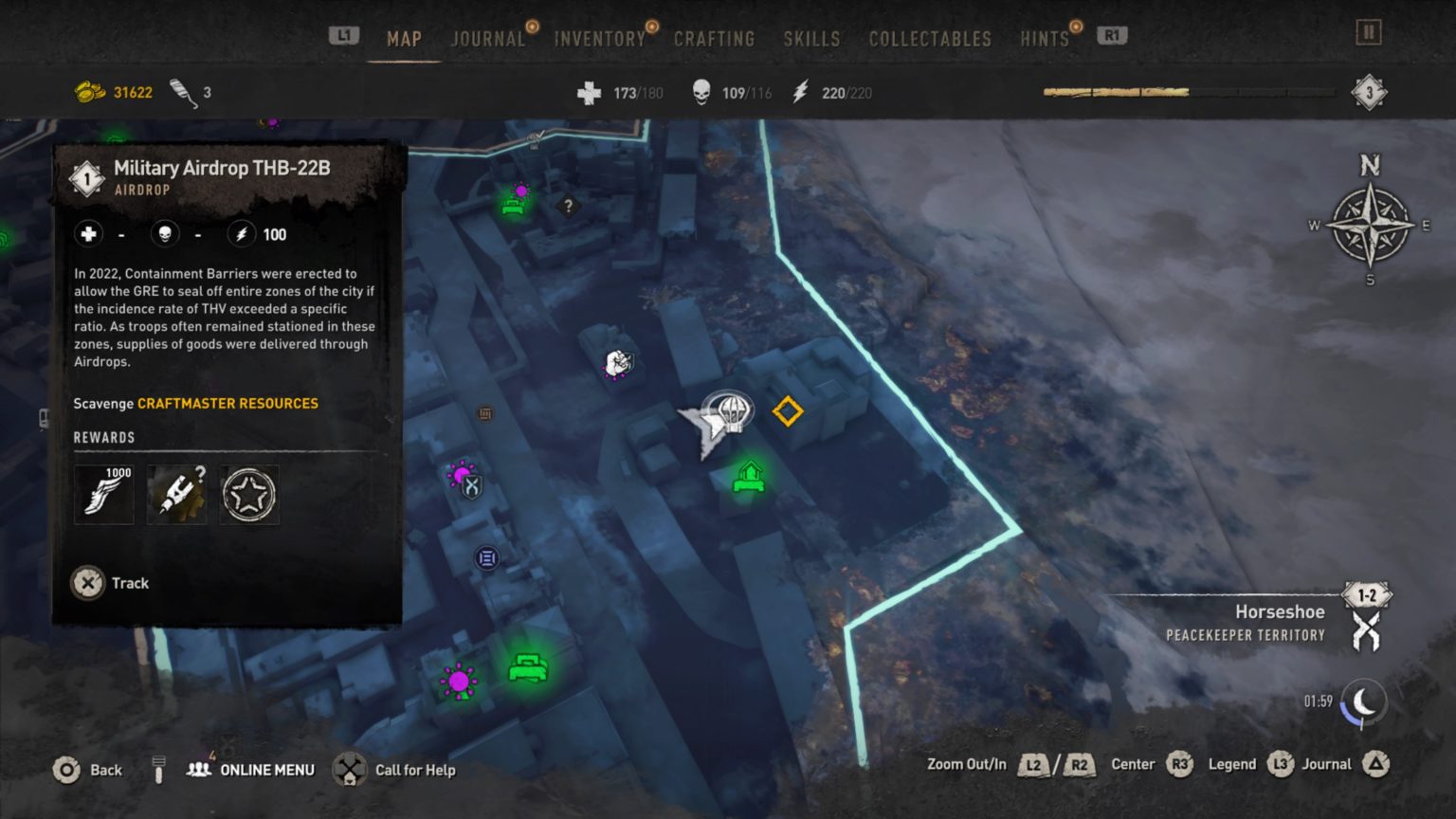Click the green safehouse icon near the airdrop
1456x819 pixels.
(x=749, y=477)
